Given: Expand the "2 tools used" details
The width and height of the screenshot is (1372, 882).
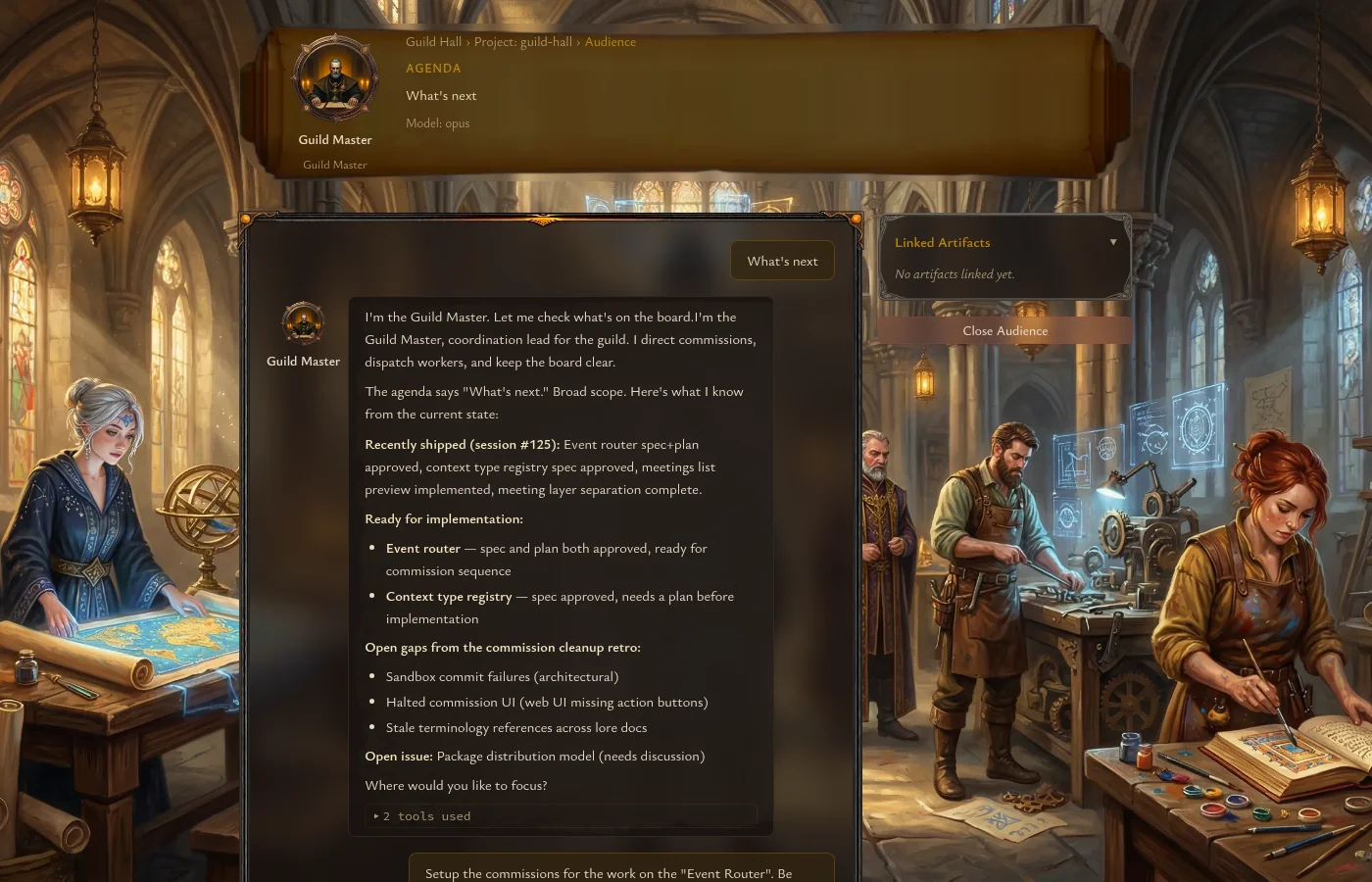Looking at the screenshot, I should point(422,816).
